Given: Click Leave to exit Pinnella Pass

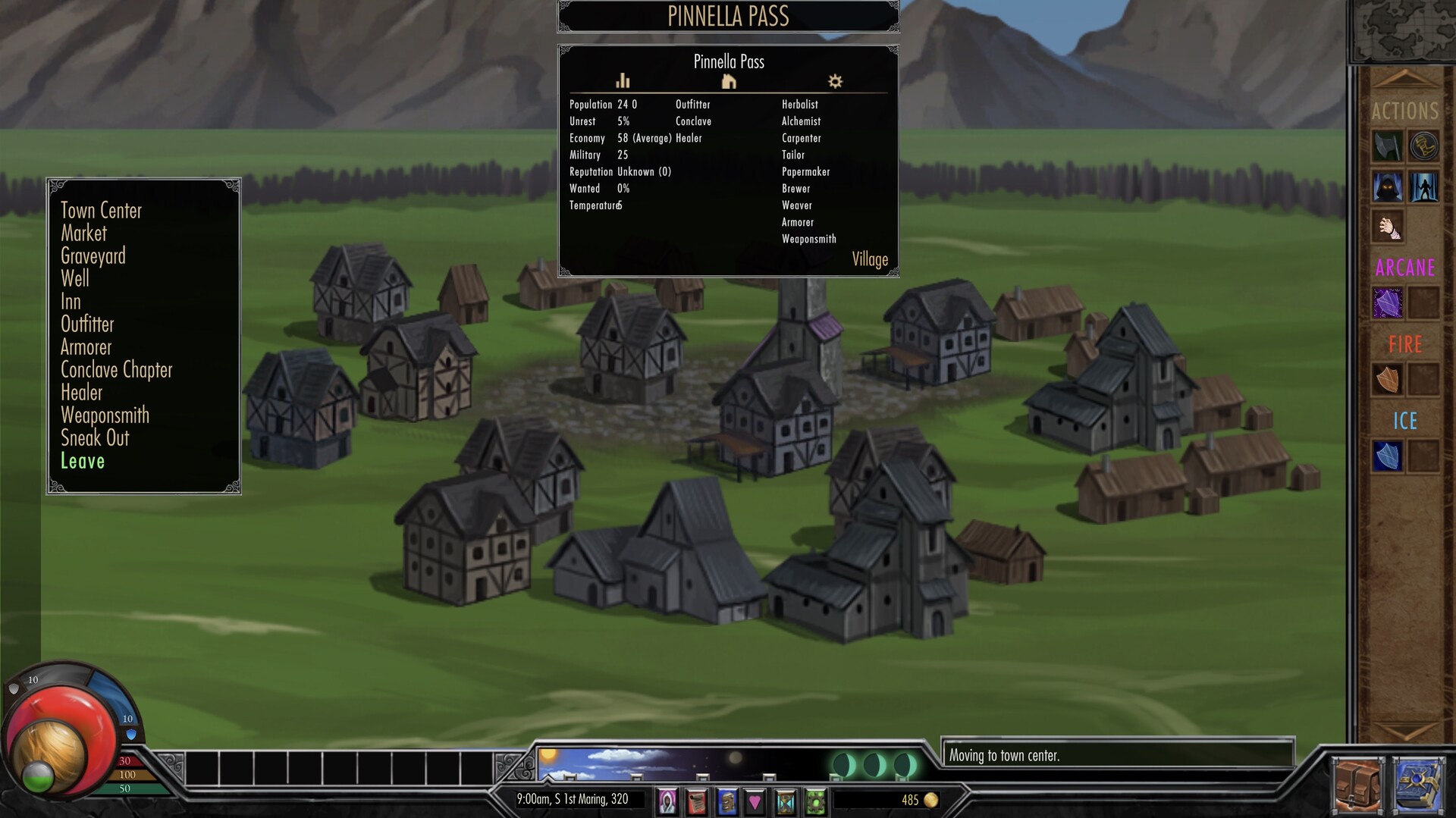Looking at the screenshot, I should [83, 461].
